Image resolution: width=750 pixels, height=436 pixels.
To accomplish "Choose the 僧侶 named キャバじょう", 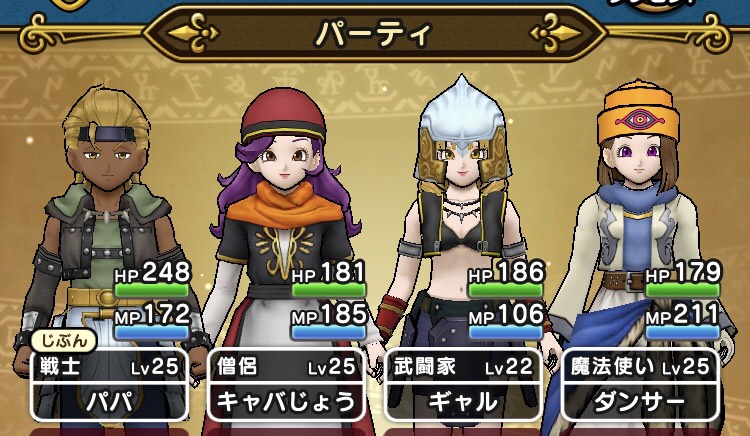I will pos(285,385).
